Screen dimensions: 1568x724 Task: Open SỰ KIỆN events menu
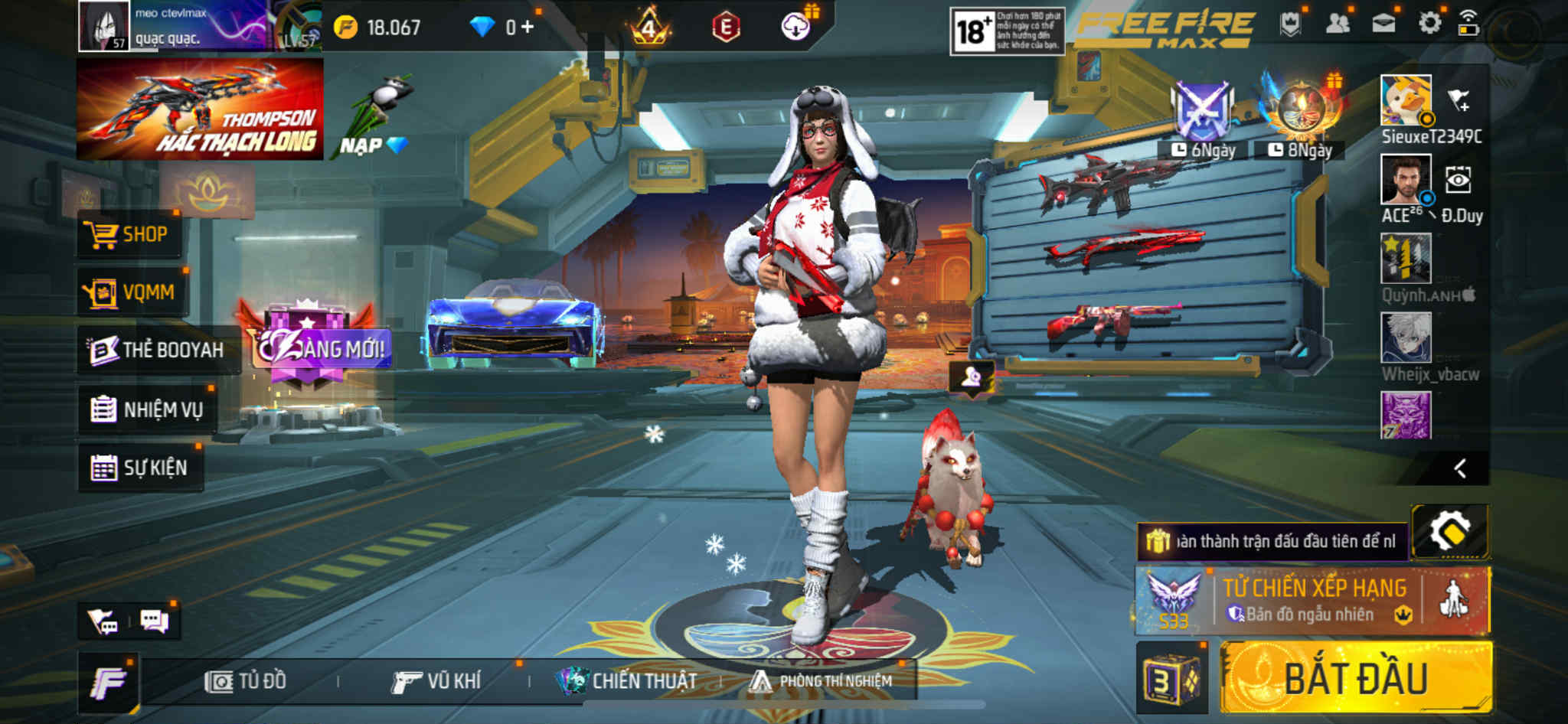click(x=140, y=468)
